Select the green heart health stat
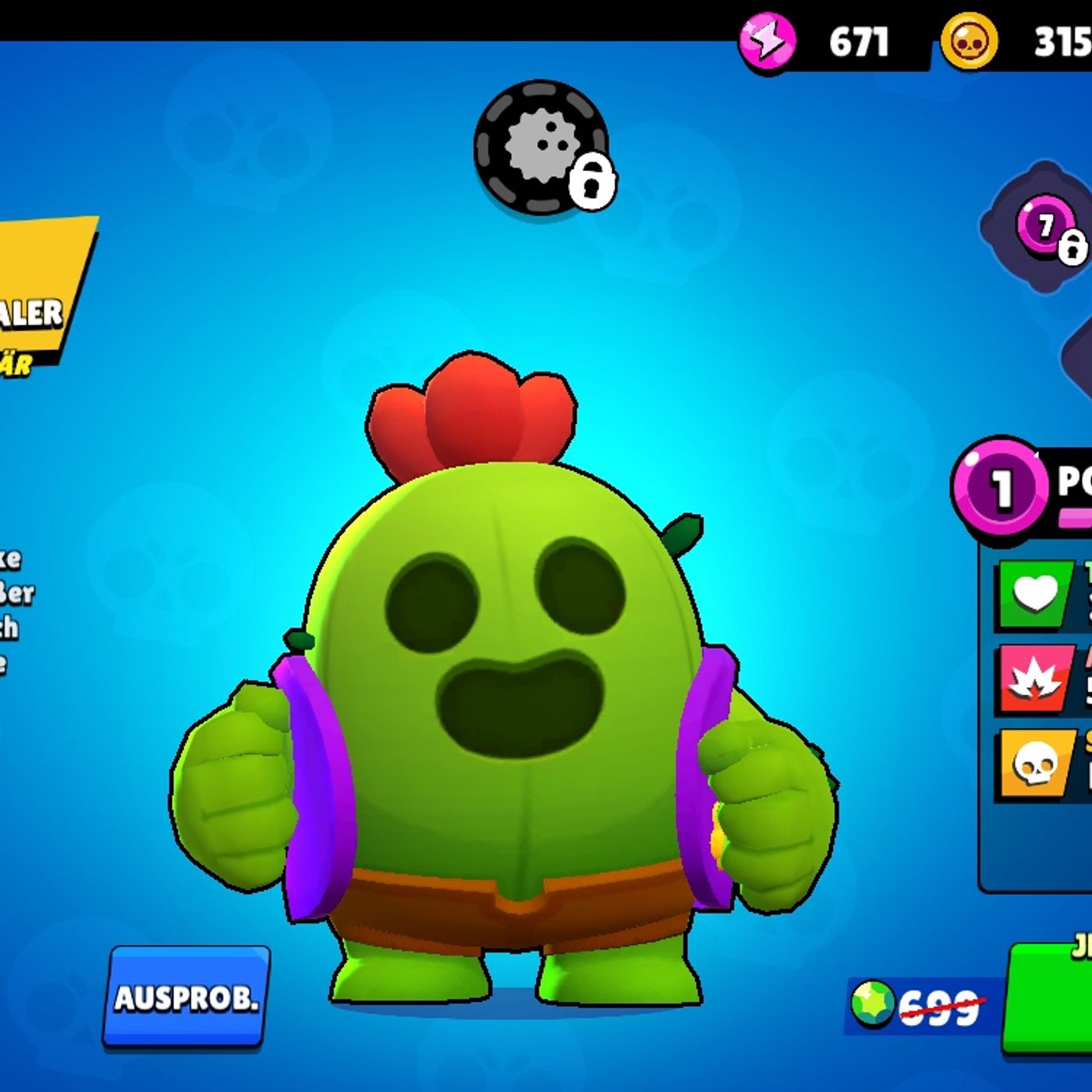Viewport: 1092px width, 1092px height. click(x=1035, y=595)
